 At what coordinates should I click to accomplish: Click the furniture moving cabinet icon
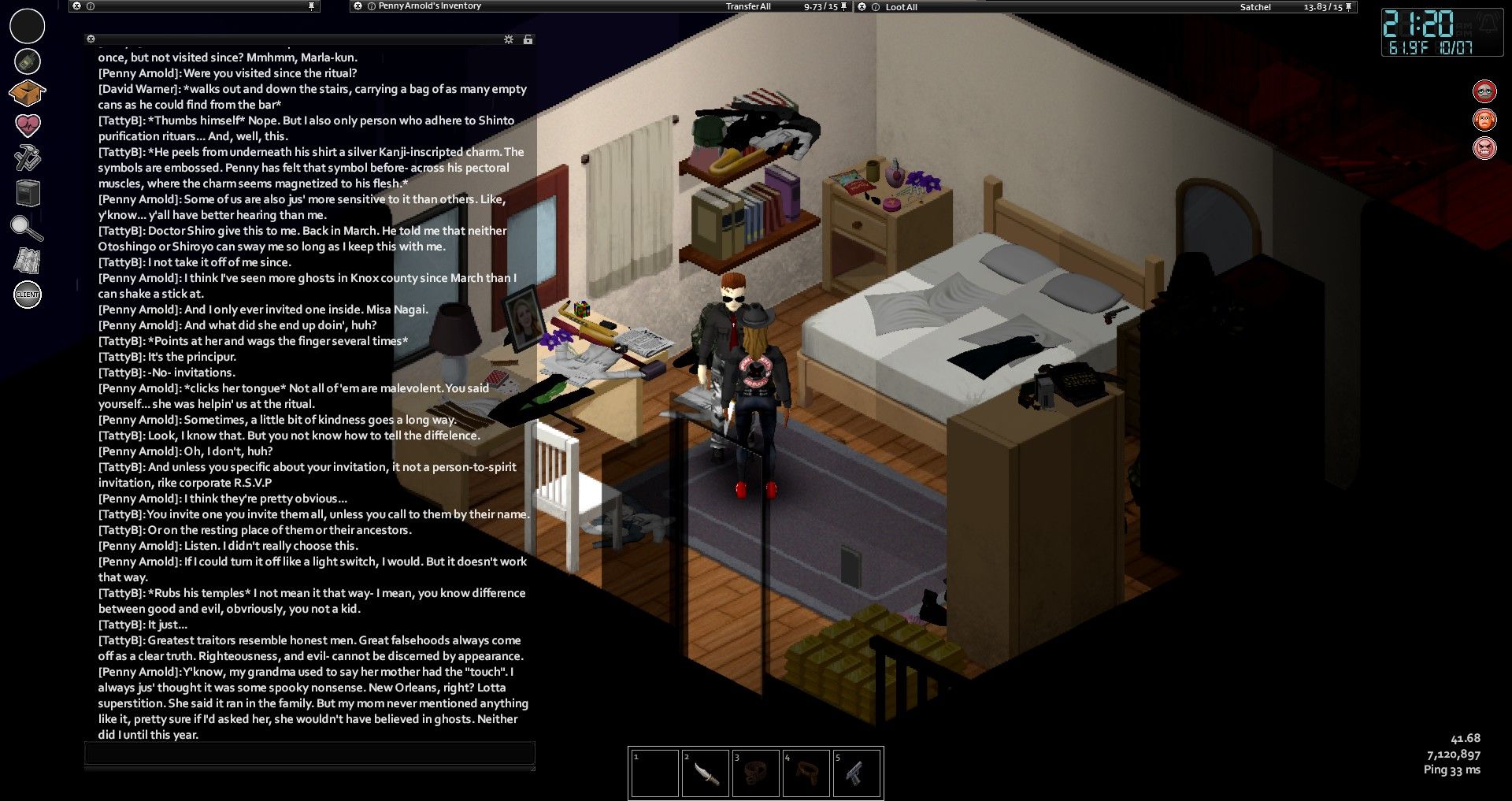pyautogui.click(x=28, y=193)
